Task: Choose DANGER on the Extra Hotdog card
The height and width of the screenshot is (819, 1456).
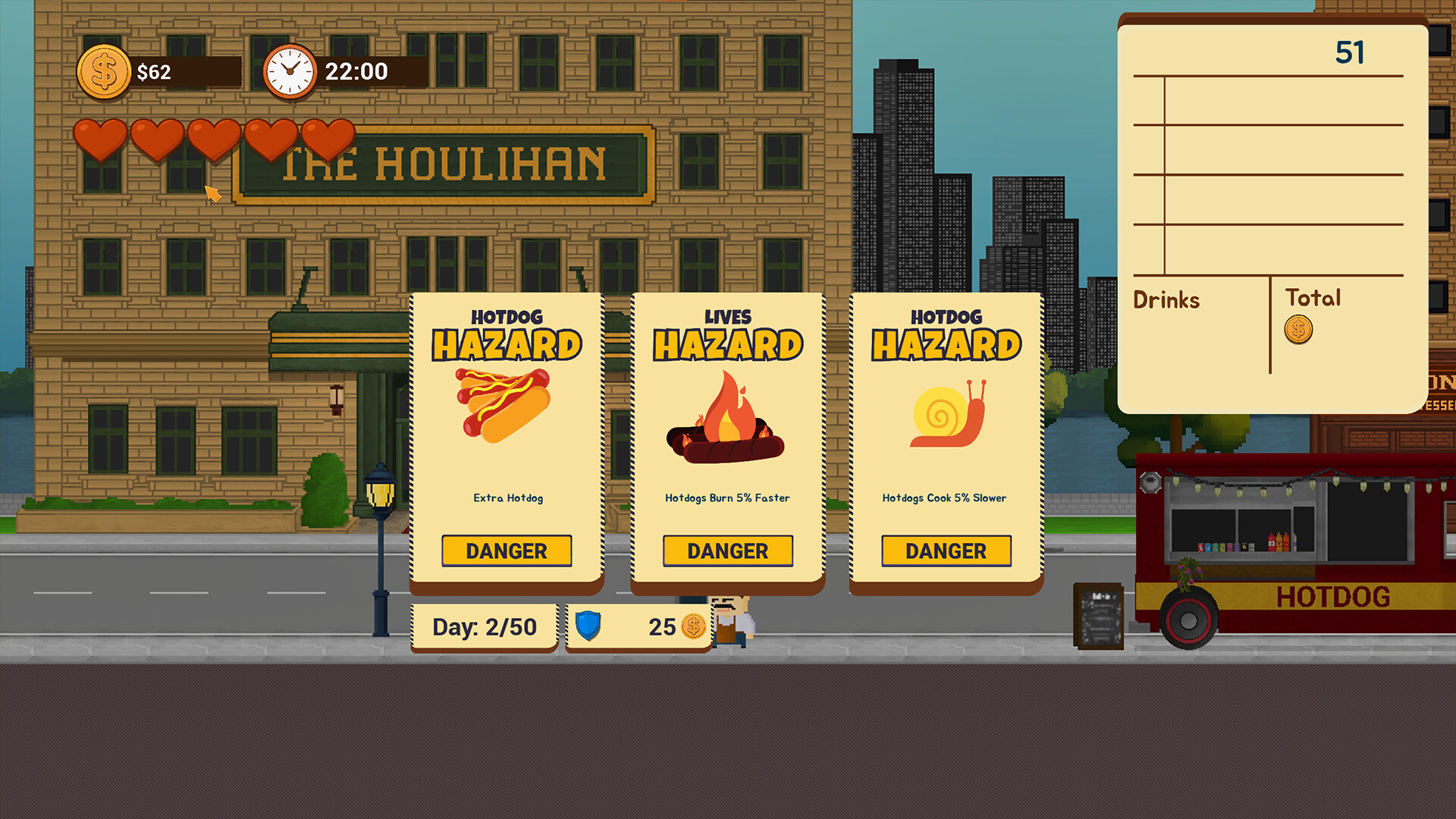Action: click(507, 551)
